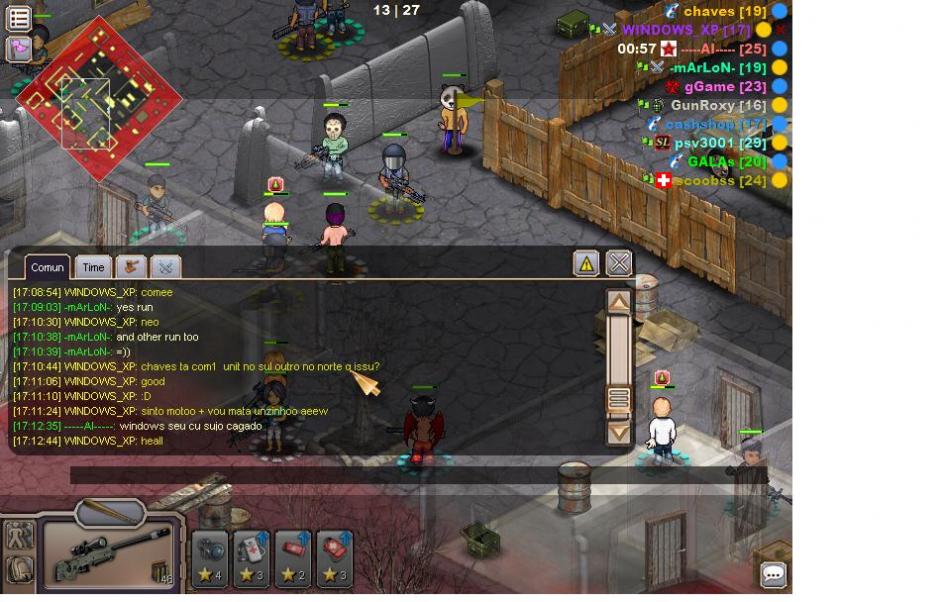Use the white medkit item slot
Screen dimensions: 943x602
pos(252,558)
